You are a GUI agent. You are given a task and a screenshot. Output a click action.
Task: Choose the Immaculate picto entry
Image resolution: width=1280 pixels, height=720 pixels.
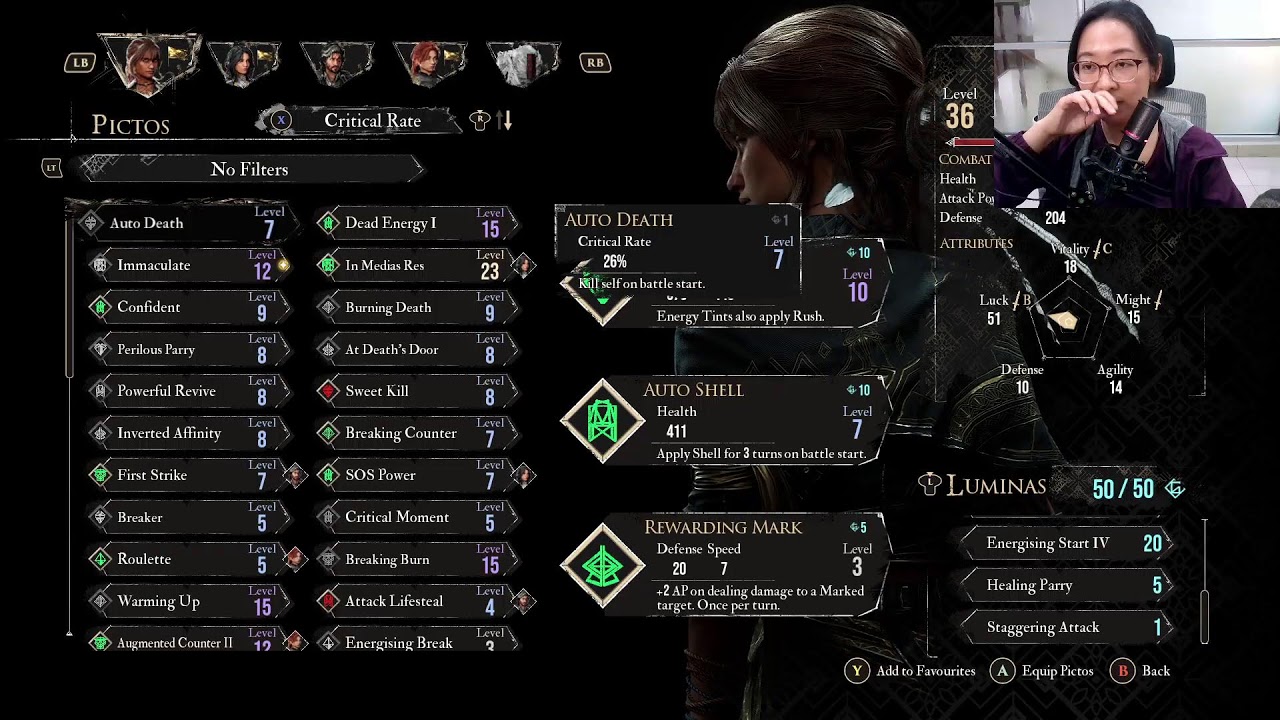[180, 265]
